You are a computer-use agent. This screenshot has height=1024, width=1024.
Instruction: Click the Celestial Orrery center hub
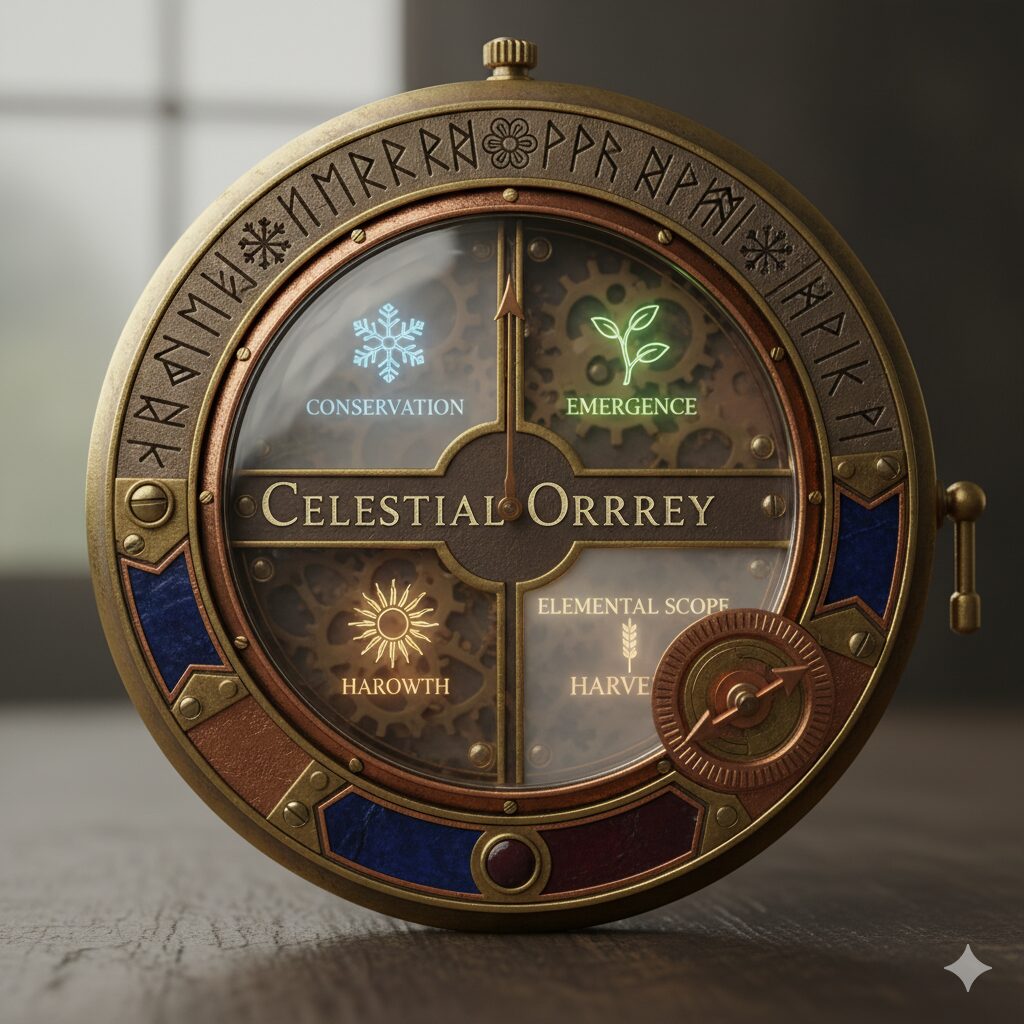[x=511, y=507]
